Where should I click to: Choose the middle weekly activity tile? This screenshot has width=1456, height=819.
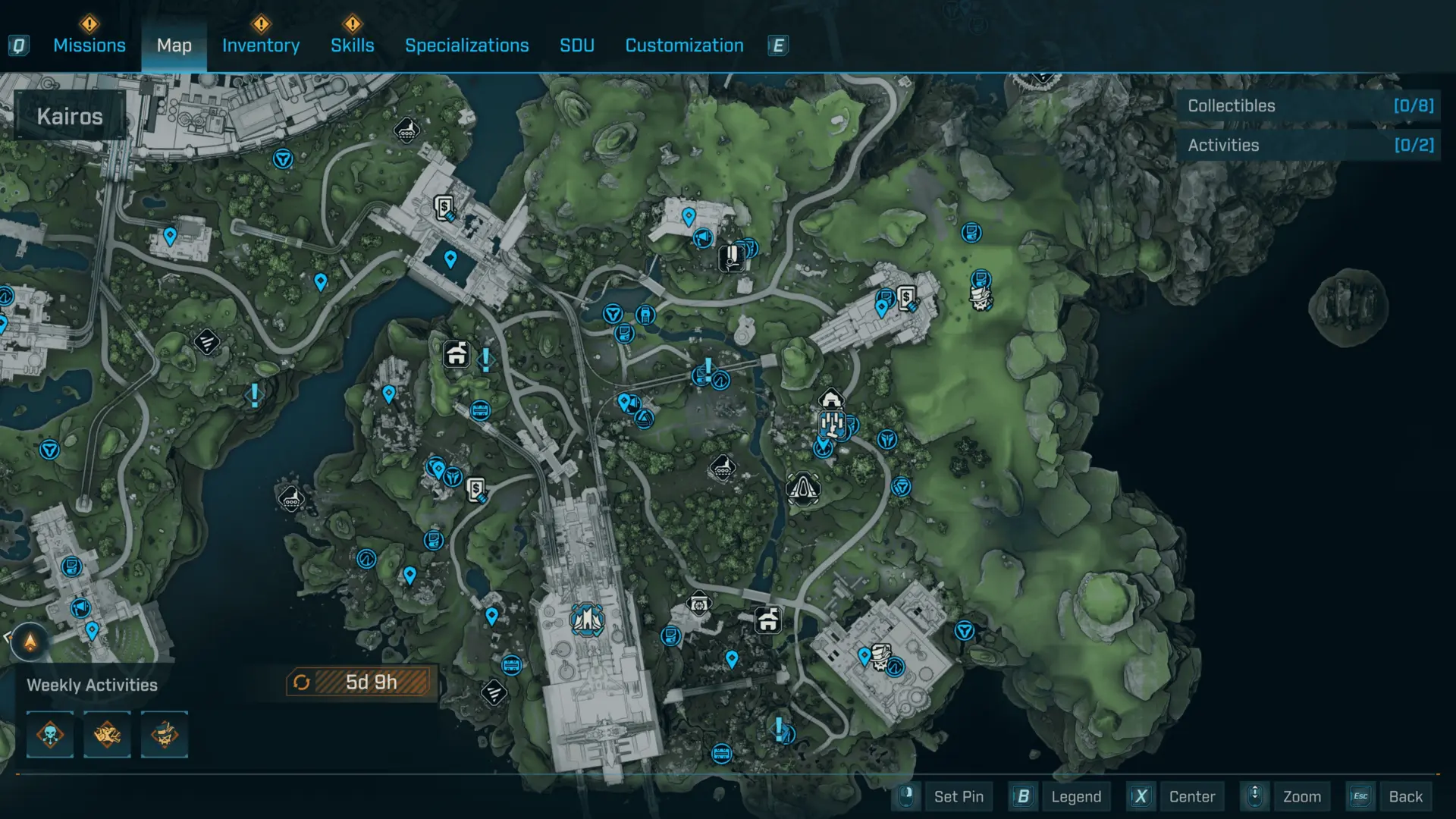coord(107,734)
